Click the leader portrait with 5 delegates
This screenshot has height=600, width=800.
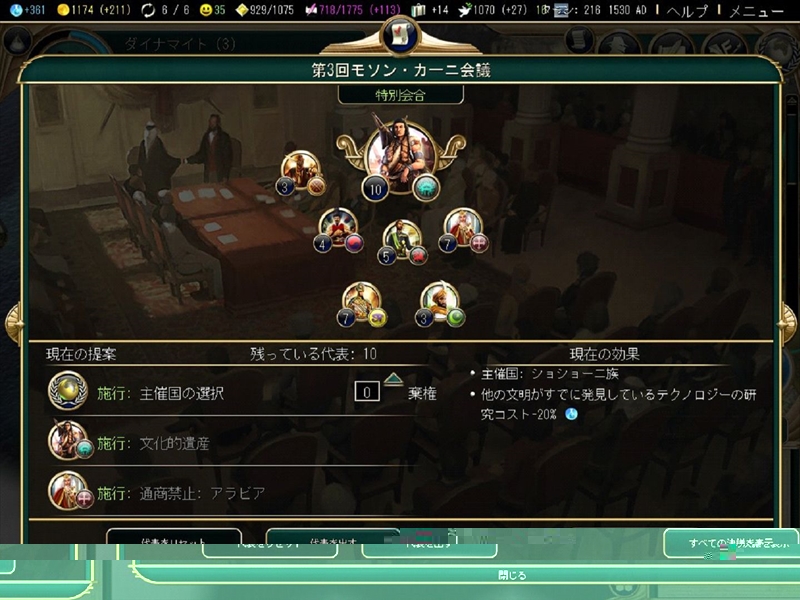[402, 238]
